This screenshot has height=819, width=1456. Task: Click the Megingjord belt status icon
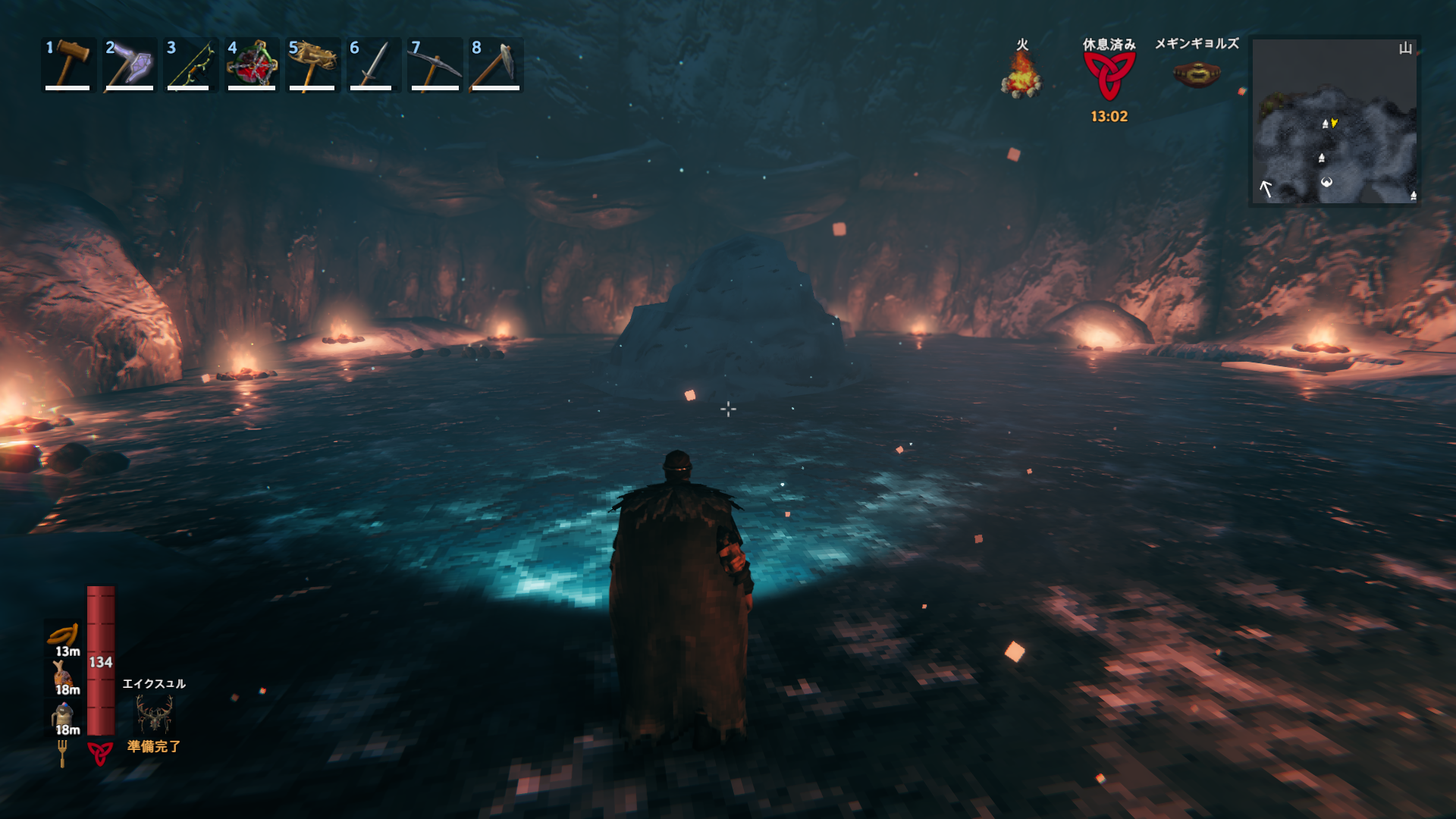pos(1196,74)
